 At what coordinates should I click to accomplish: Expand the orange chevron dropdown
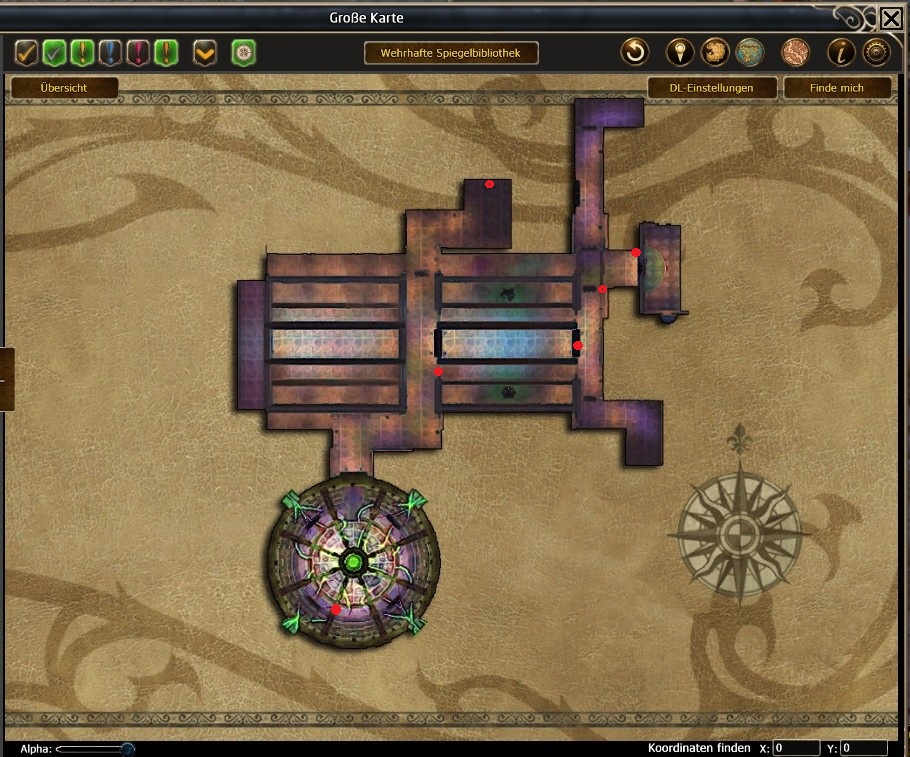point(205,52)
